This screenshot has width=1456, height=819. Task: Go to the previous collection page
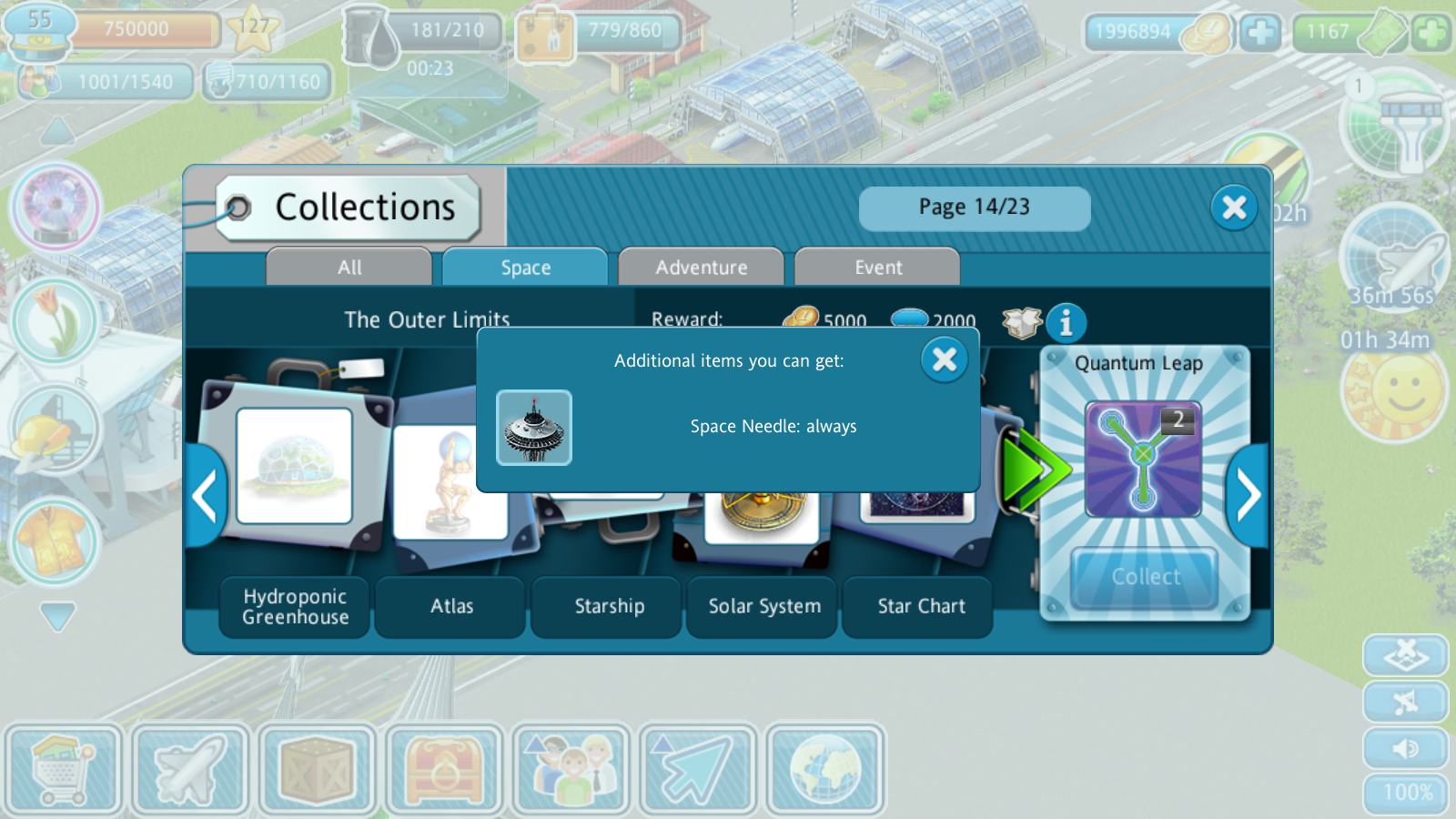point(206,496)
